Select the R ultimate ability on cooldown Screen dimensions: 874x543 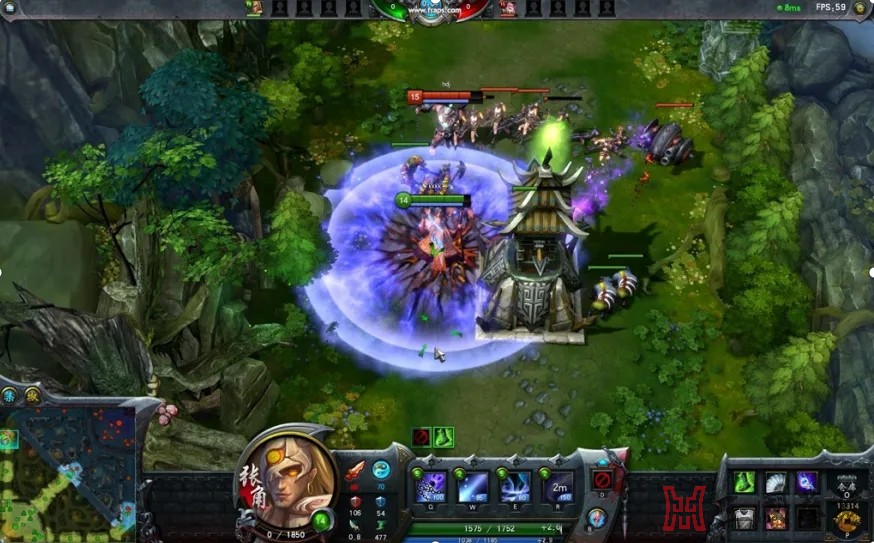(558, 487)
